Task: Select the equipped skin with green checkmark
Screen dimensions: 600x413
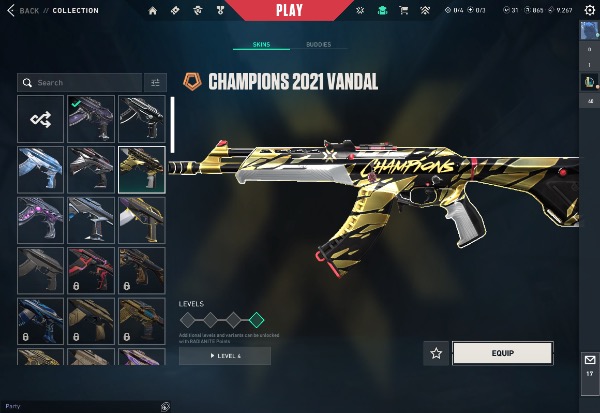Action: (x=91, y=119)
